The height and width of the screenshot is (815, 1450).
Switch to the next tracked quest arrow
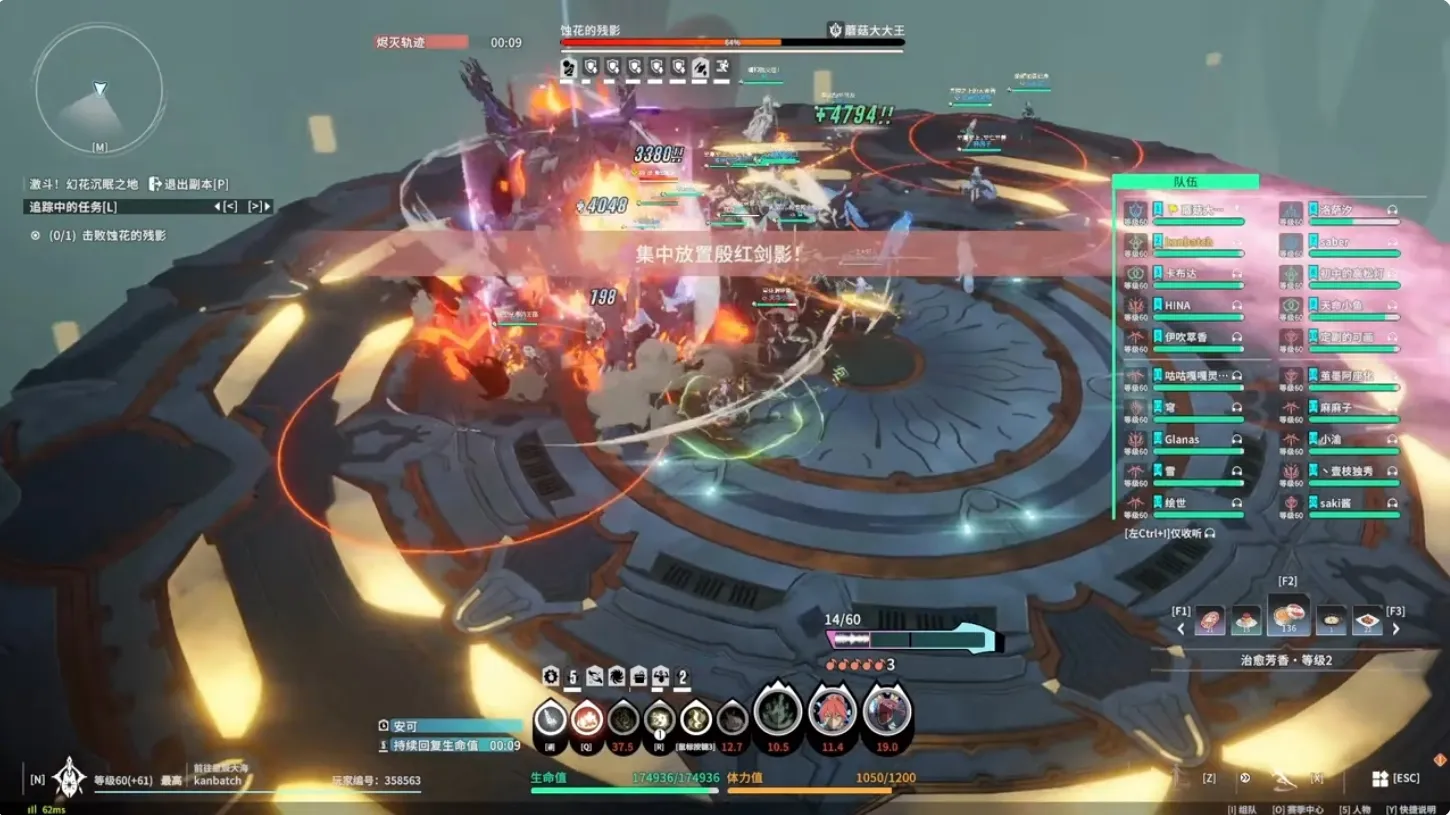pos(259,207)
